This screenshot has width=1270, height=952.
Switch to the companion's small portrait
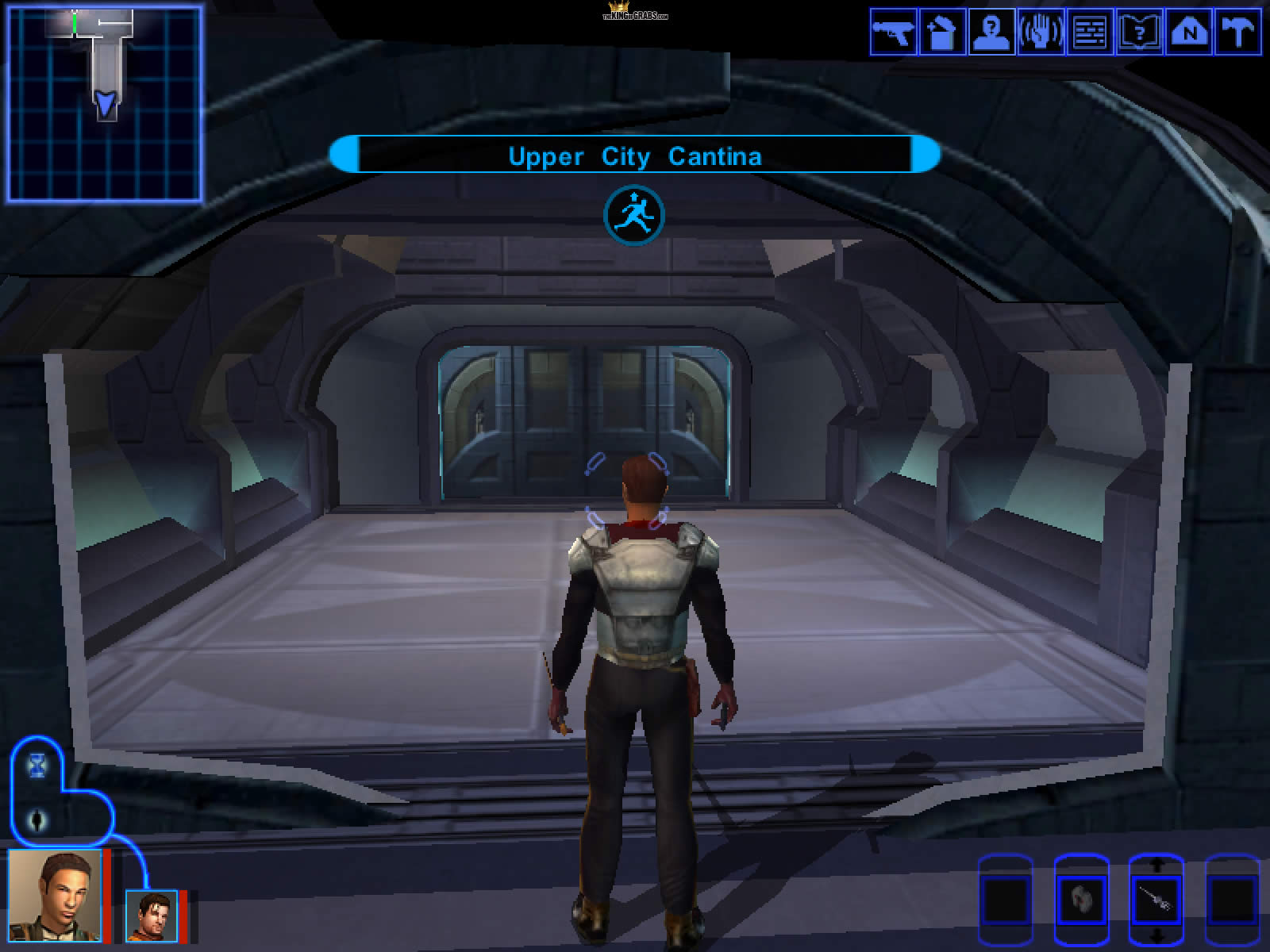click(x=151, y=916)
